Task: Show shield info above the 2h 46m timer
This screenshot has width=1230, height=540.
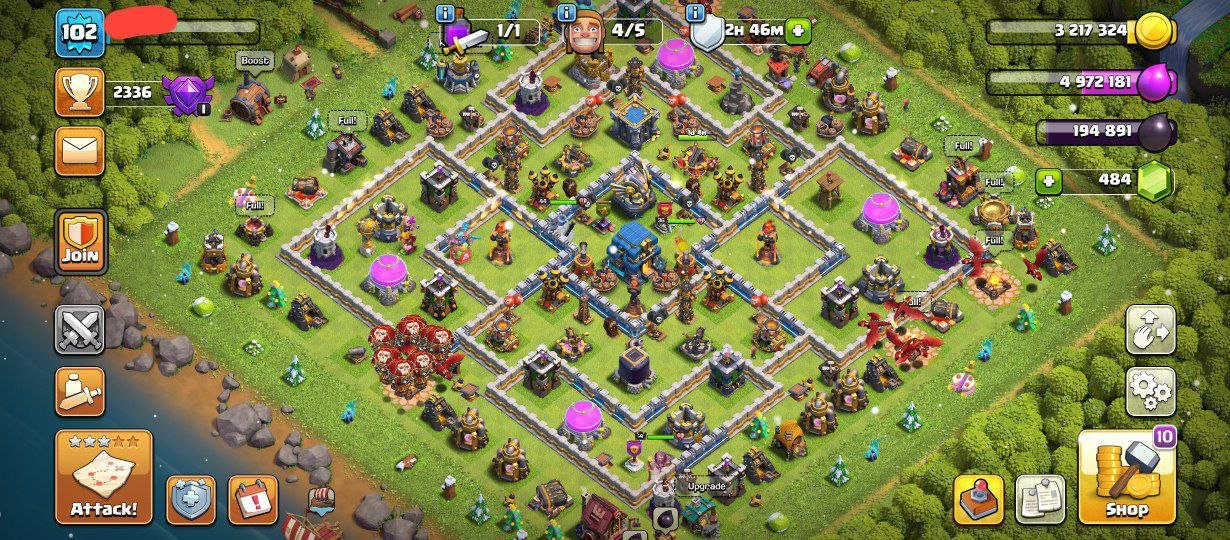Action: tap(697, 13)
